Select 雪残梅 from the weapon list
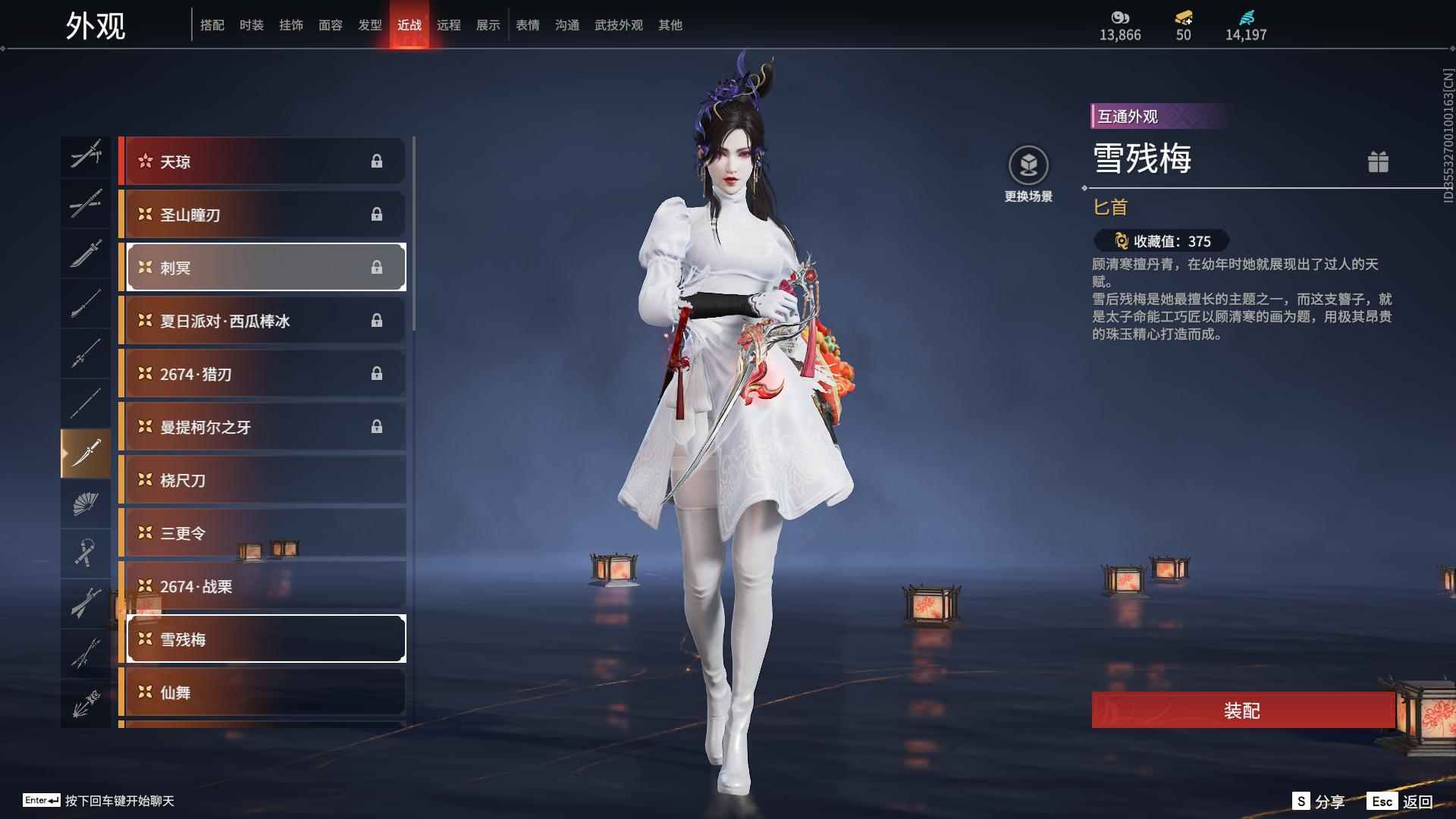This screenshot has width=1456, height=819. coord(265,639)
